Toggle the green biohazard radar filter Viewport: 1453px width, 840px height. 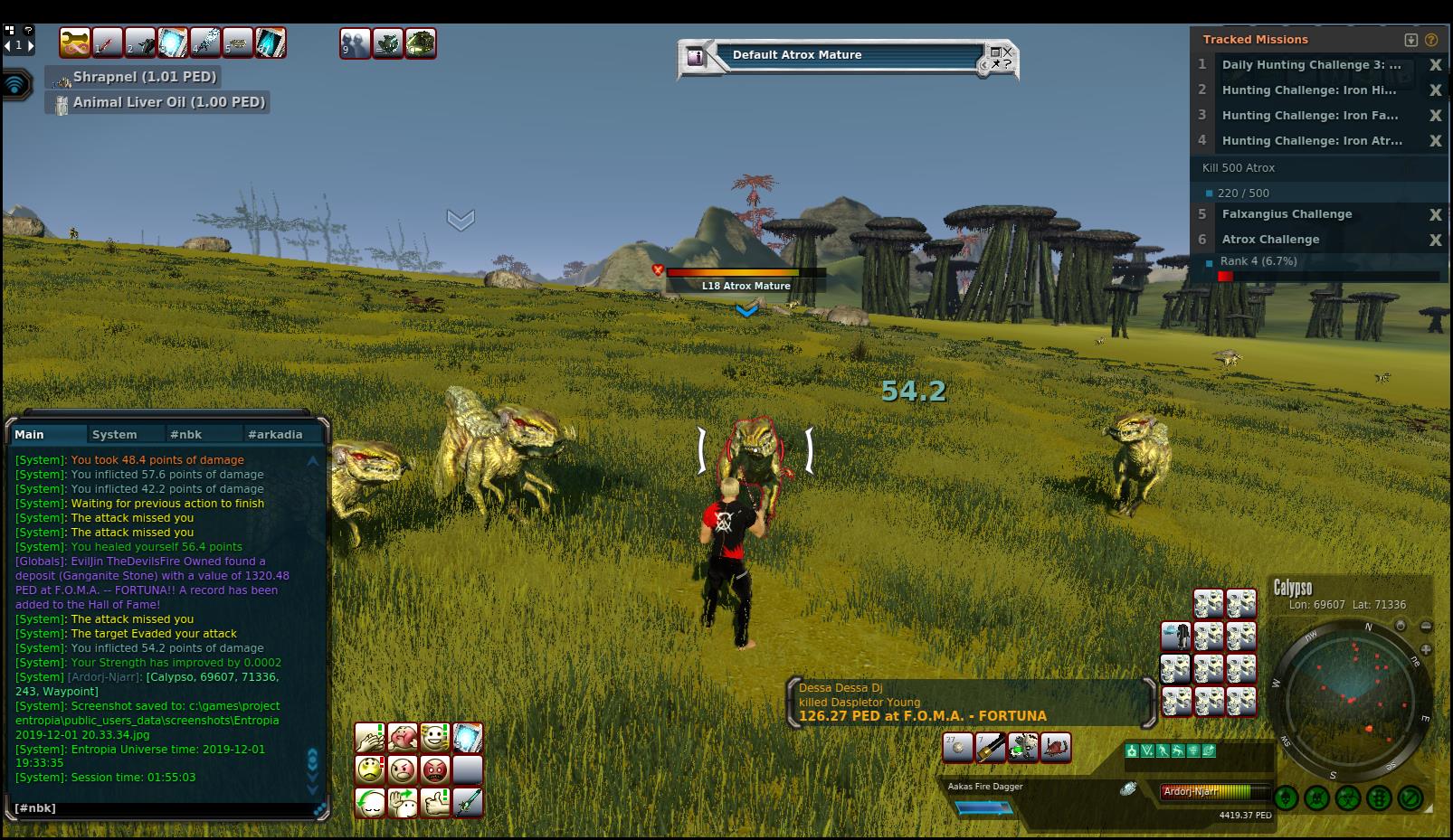[1348, 798]
